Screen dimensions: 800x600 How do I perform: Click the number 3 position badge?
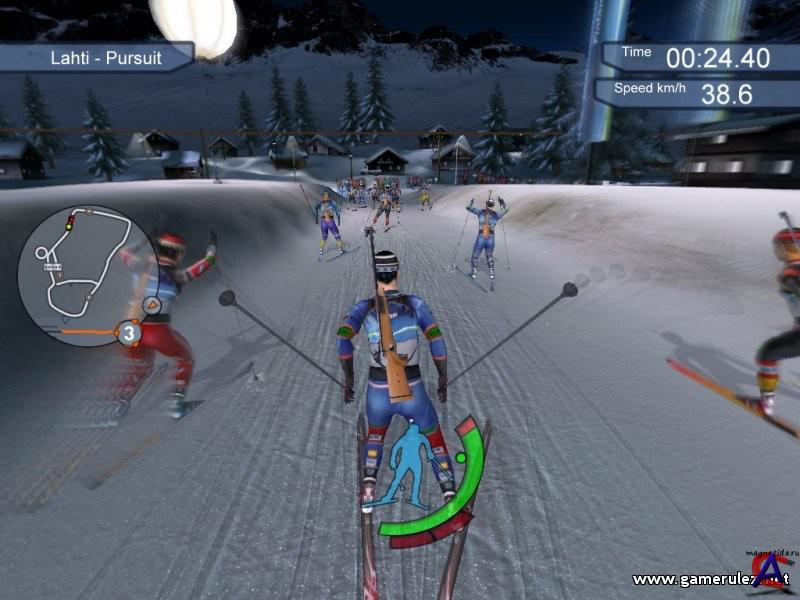point(128,331)
